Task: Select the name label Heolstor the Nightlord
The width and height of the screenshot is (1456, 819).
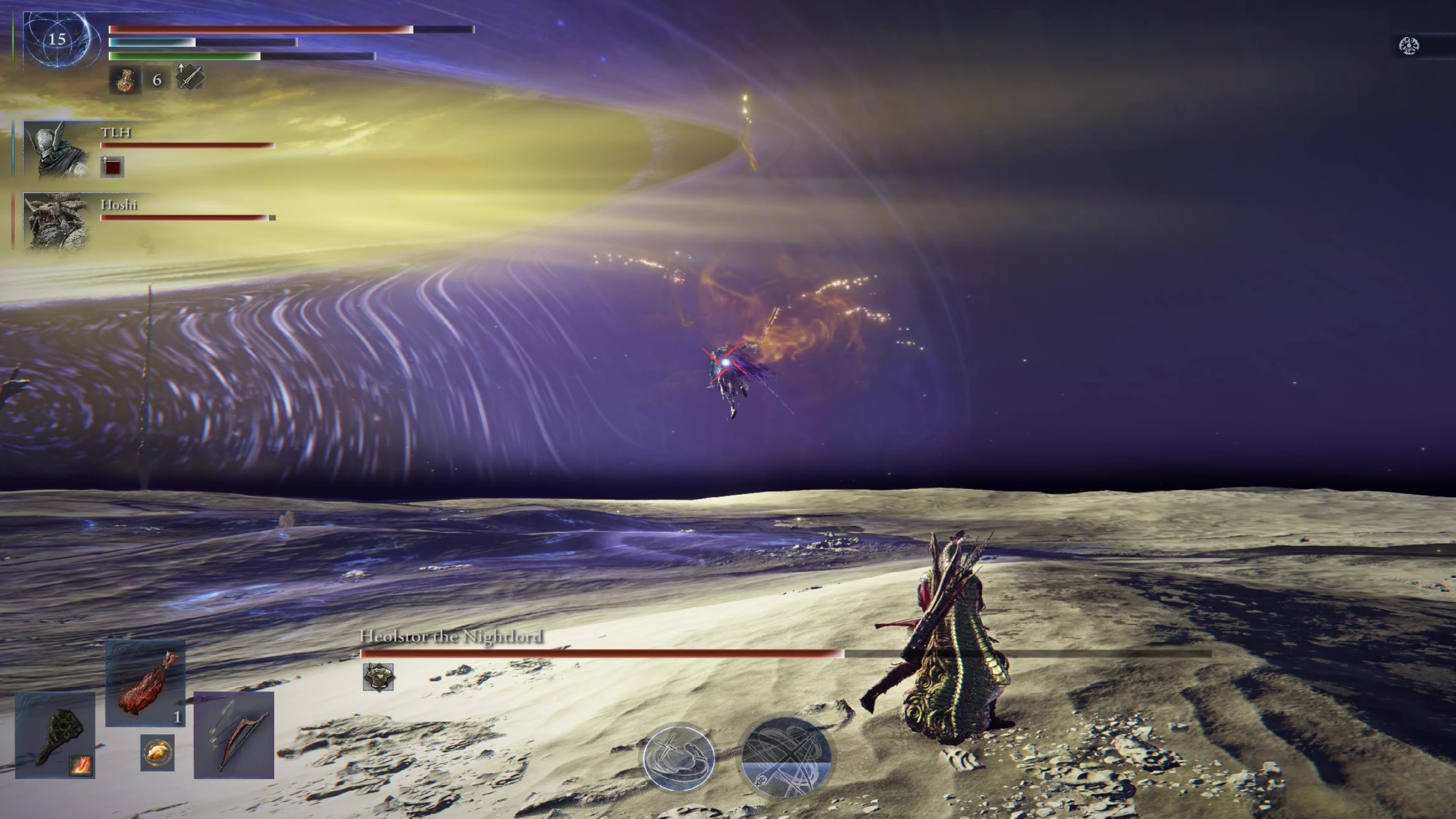Action: [452, 638]
